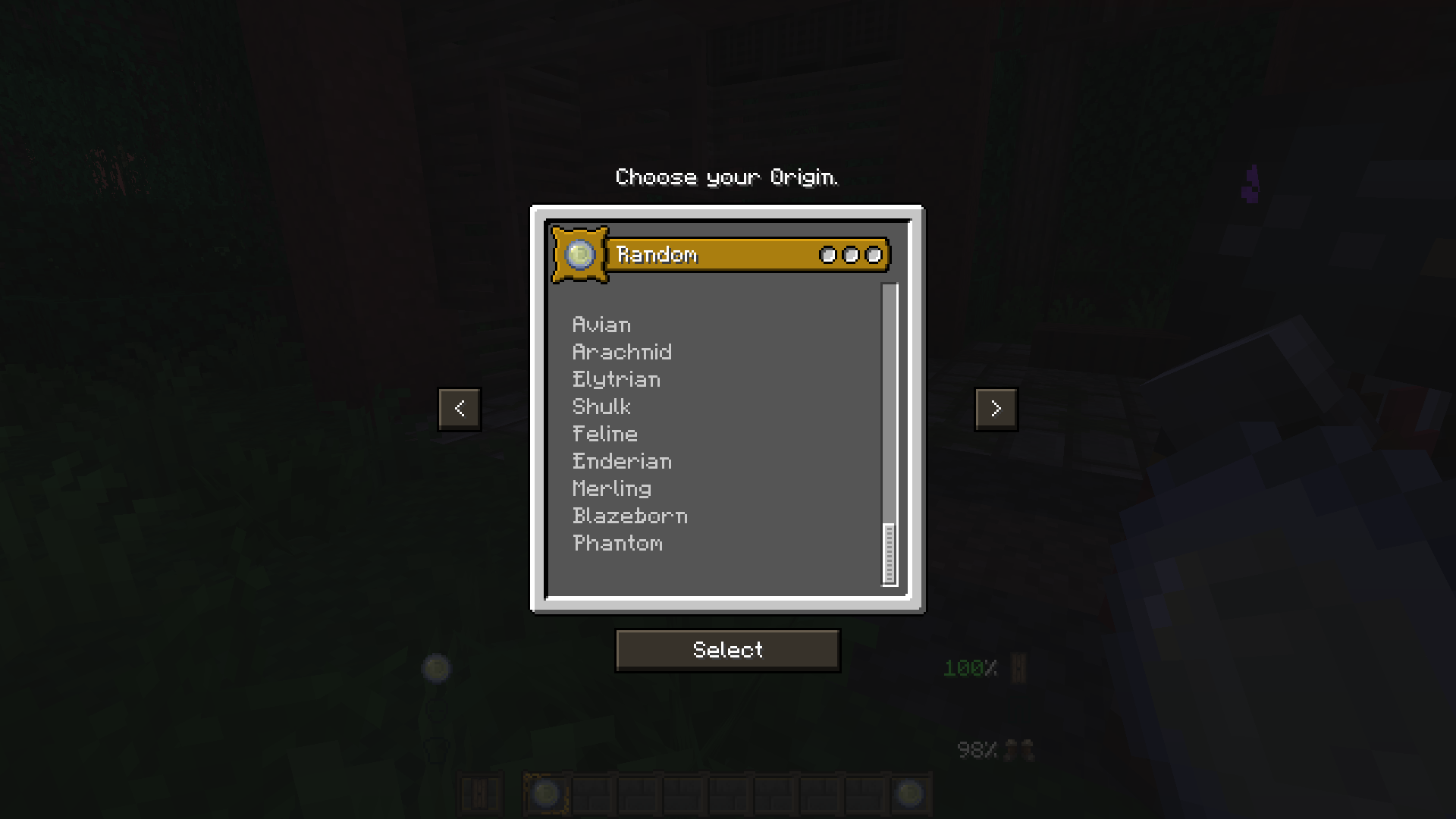Click the Random origin orb icon
This screenshot has width=1456, height=819.
point(581,256)
